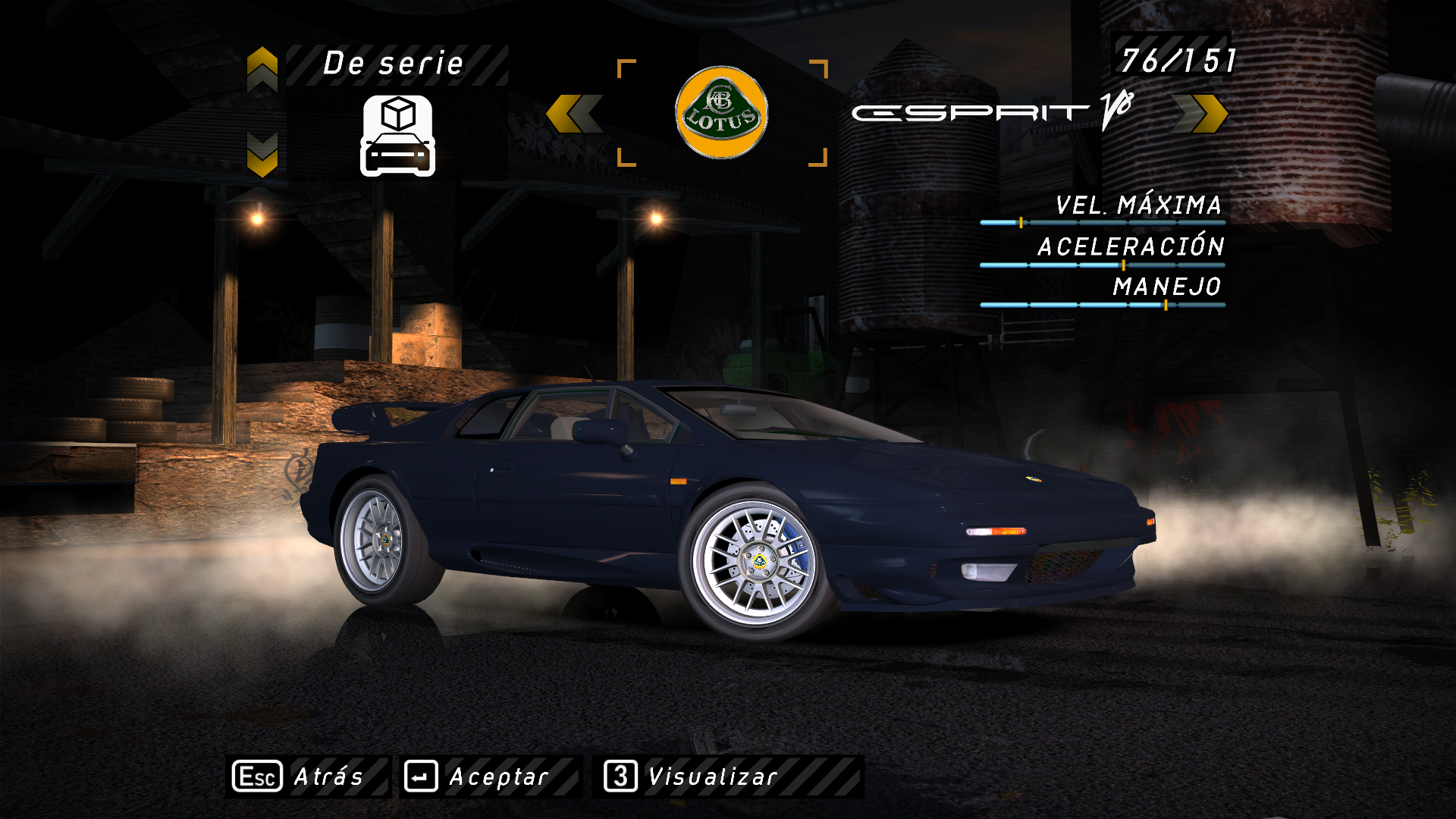
Task: Click the down arrow below De serie
Action: [262, 155]
